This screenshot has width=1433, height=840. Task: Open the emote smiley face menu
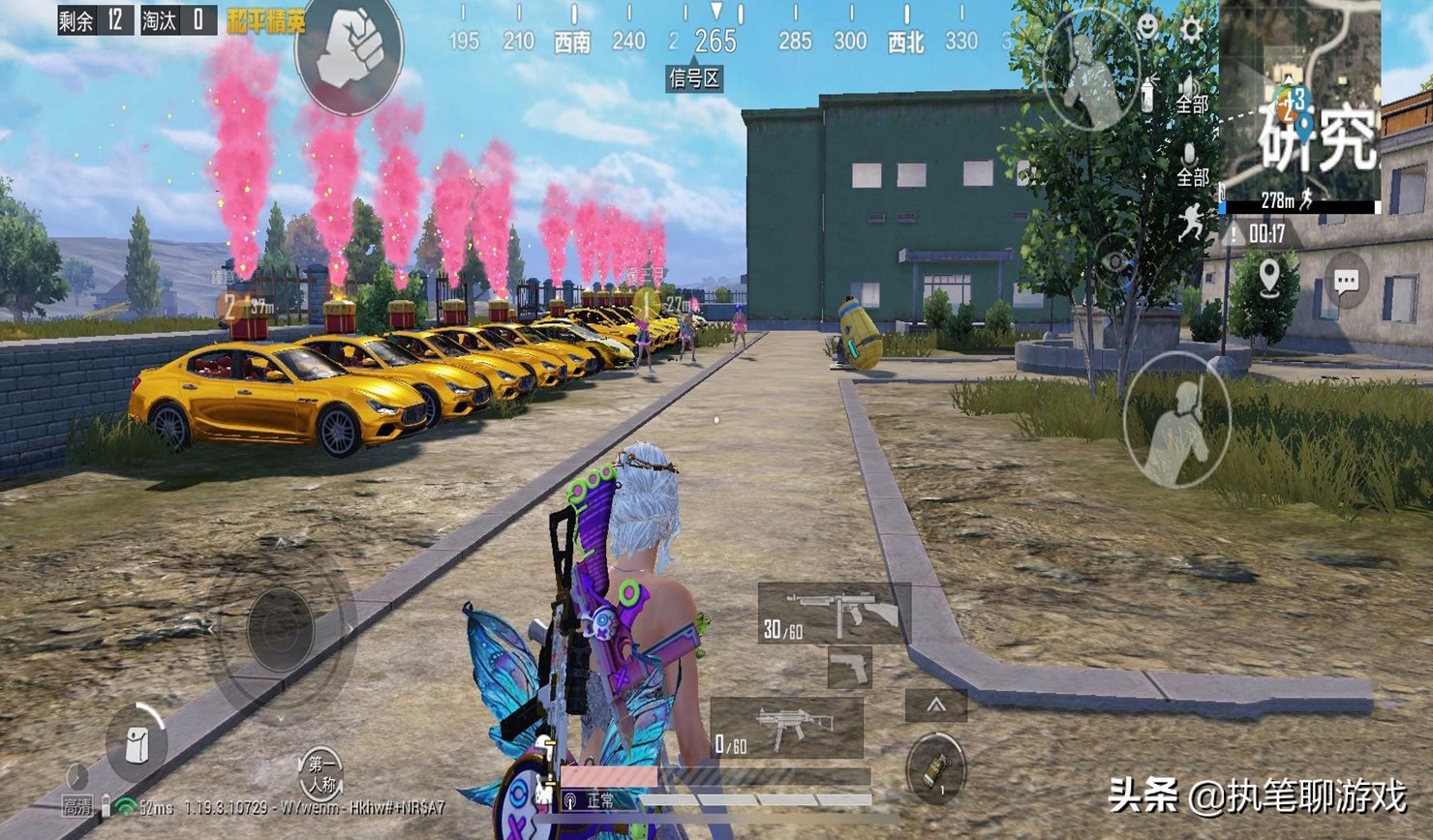click(x=1147, y=26)
